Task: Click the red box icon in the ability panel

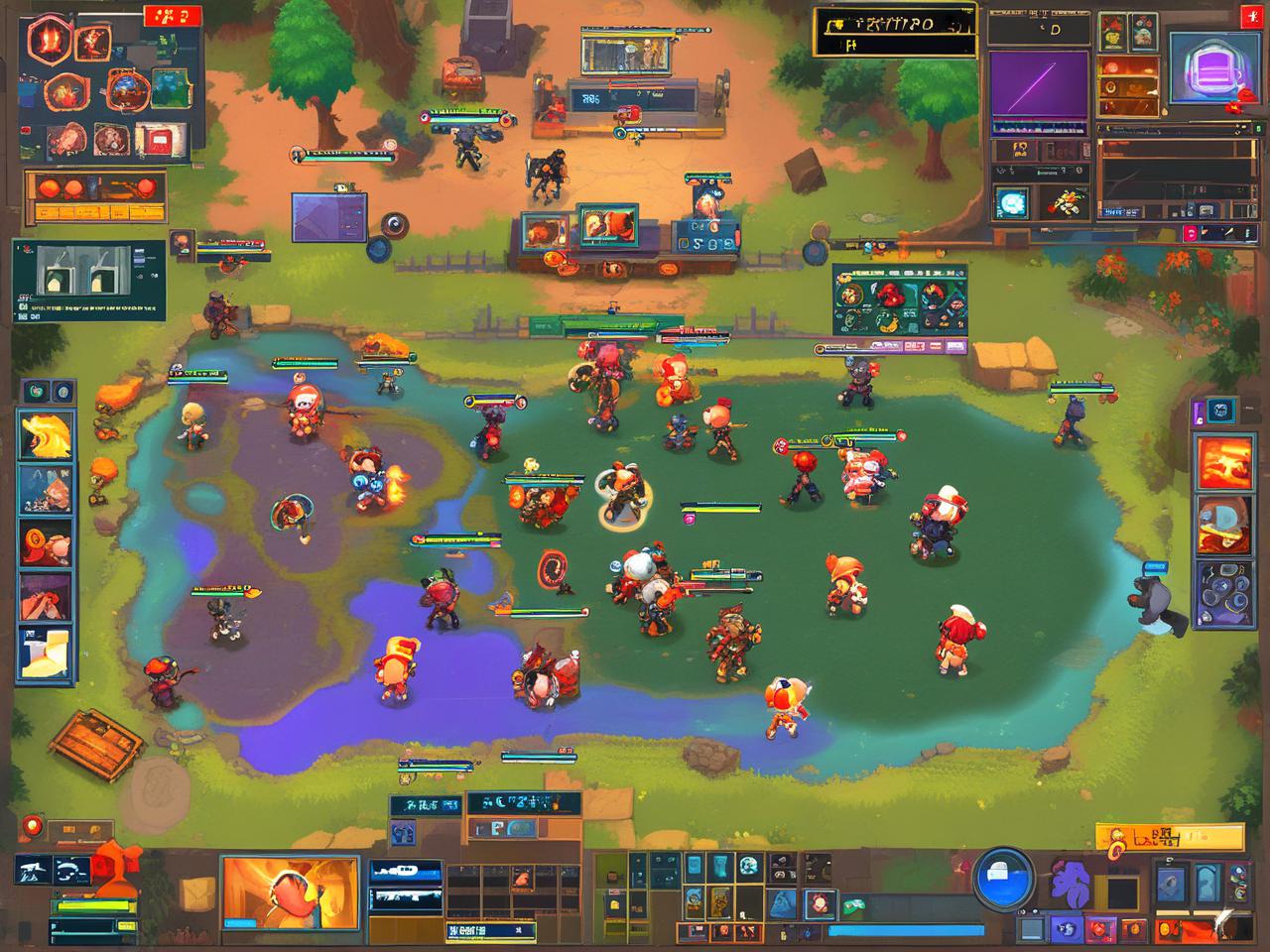Action: pos(154,140)
